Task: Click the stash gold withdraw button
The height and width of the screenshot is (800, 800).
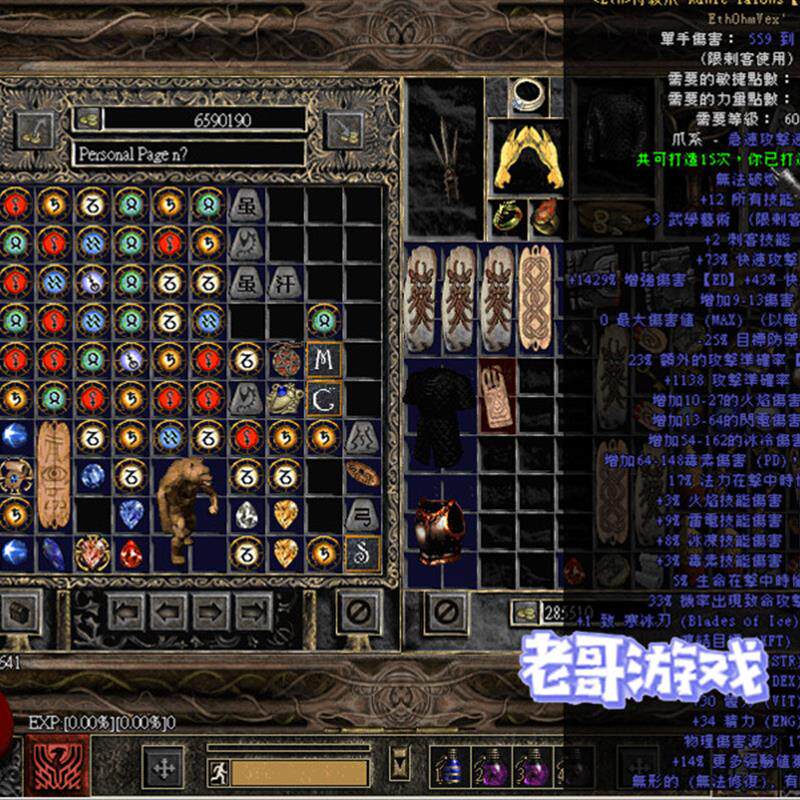Action: (87, 118)
